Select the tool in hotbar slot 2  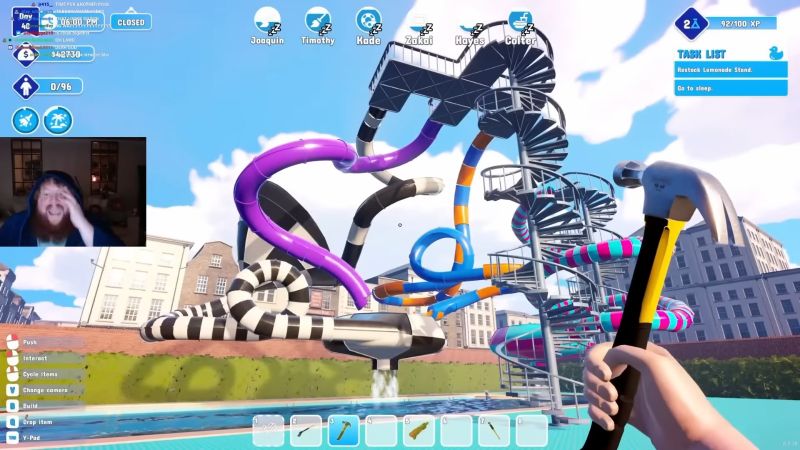(306, 431)
